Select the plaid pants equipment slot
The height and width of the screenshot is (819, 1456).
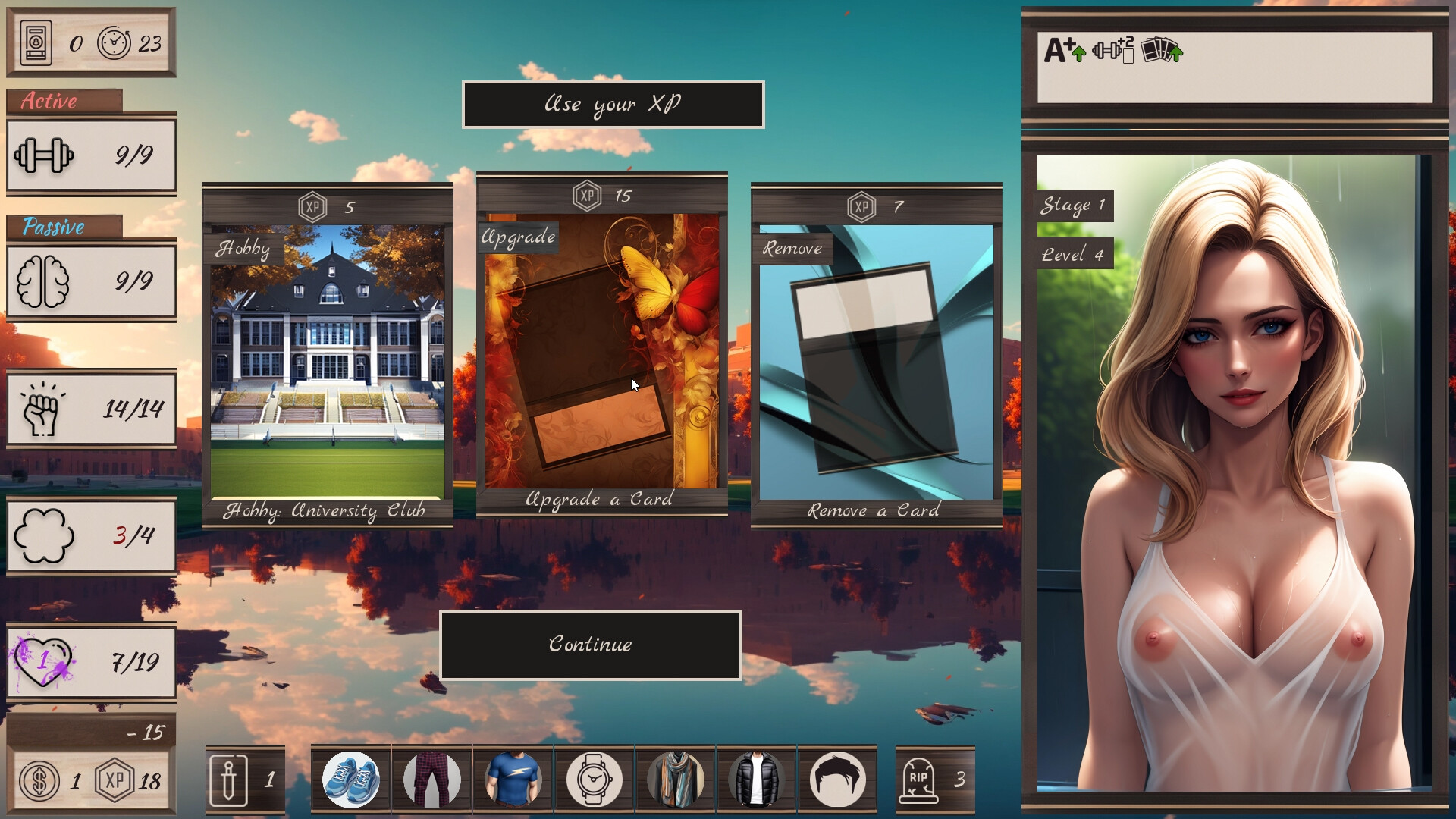click(x=432, y=778)
